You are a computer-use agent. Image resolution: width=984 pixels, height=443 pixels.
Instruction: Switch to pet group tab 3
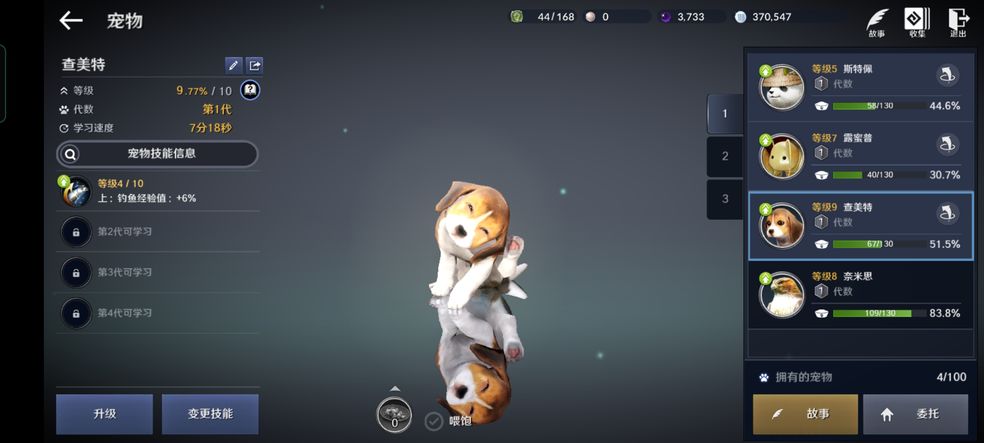coord(725,198)
